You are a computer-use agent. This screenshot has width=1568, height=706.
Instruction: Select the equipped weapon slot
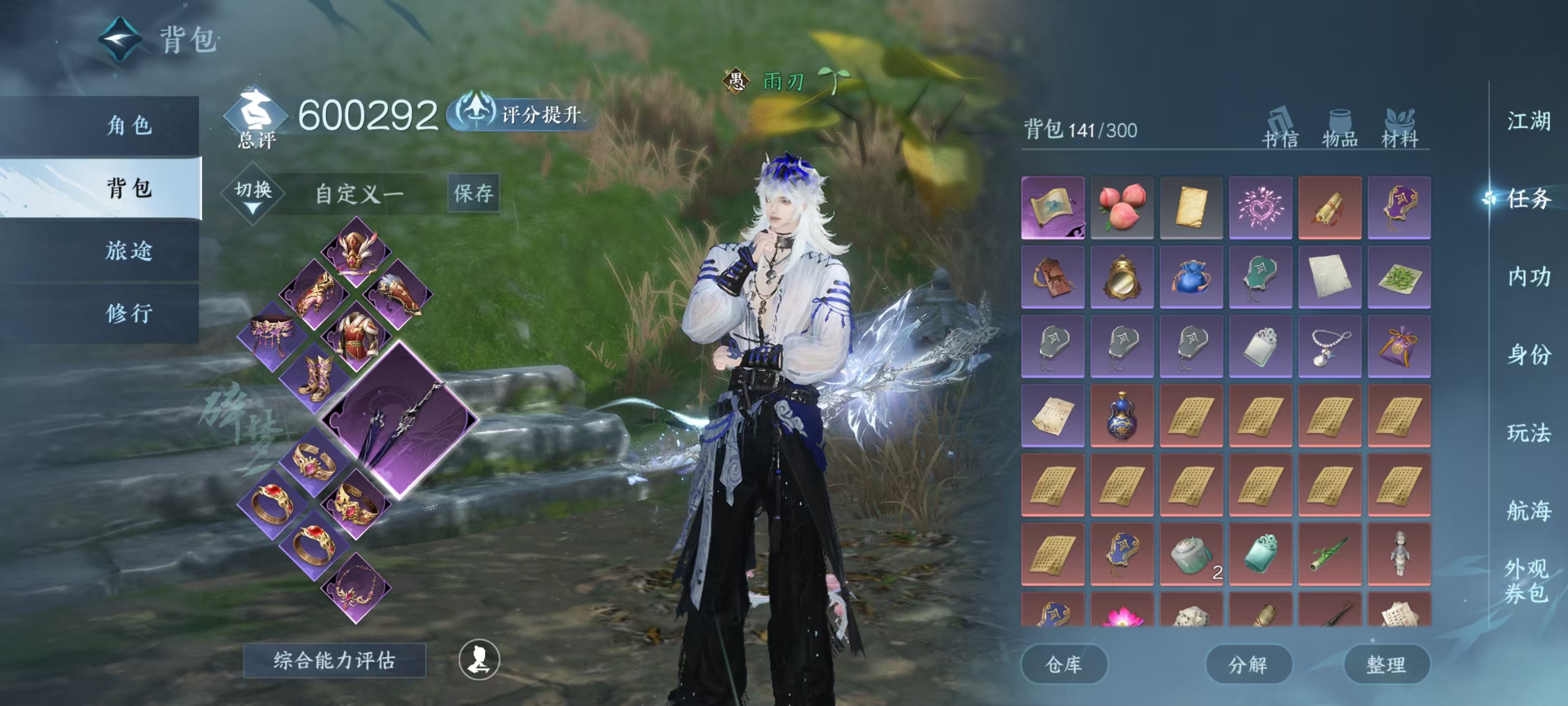(399, 420)
